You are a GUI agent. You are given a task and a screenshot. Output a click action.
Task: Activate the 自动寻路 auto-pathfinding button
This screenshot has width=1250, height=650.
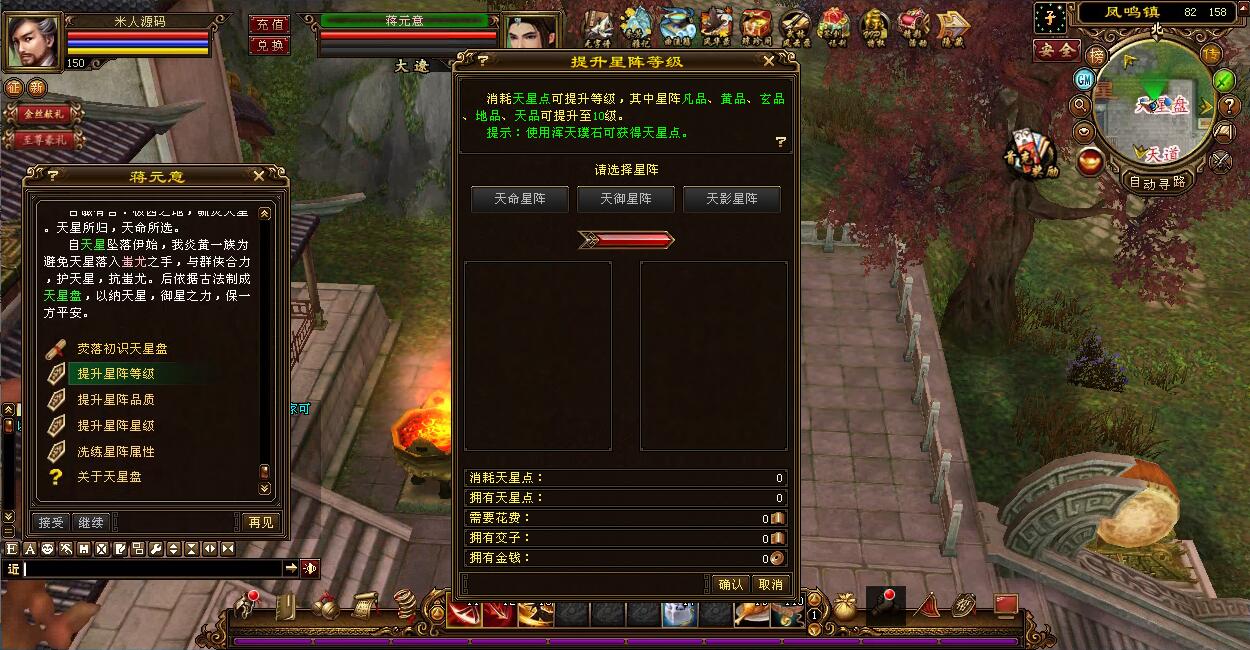point(1158,182)
